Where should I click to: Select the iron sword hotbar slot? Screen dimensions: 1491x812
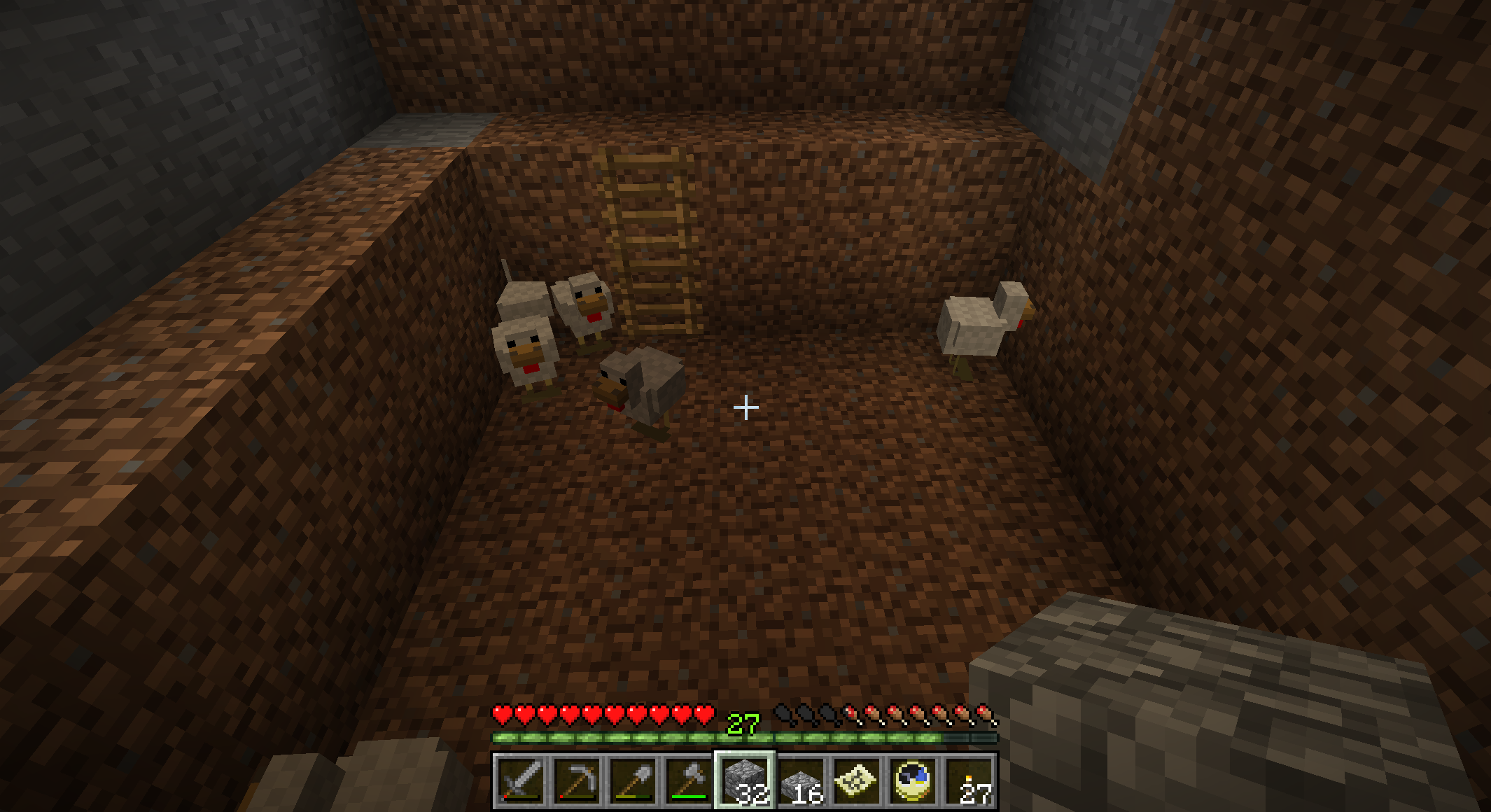(521, 780)
